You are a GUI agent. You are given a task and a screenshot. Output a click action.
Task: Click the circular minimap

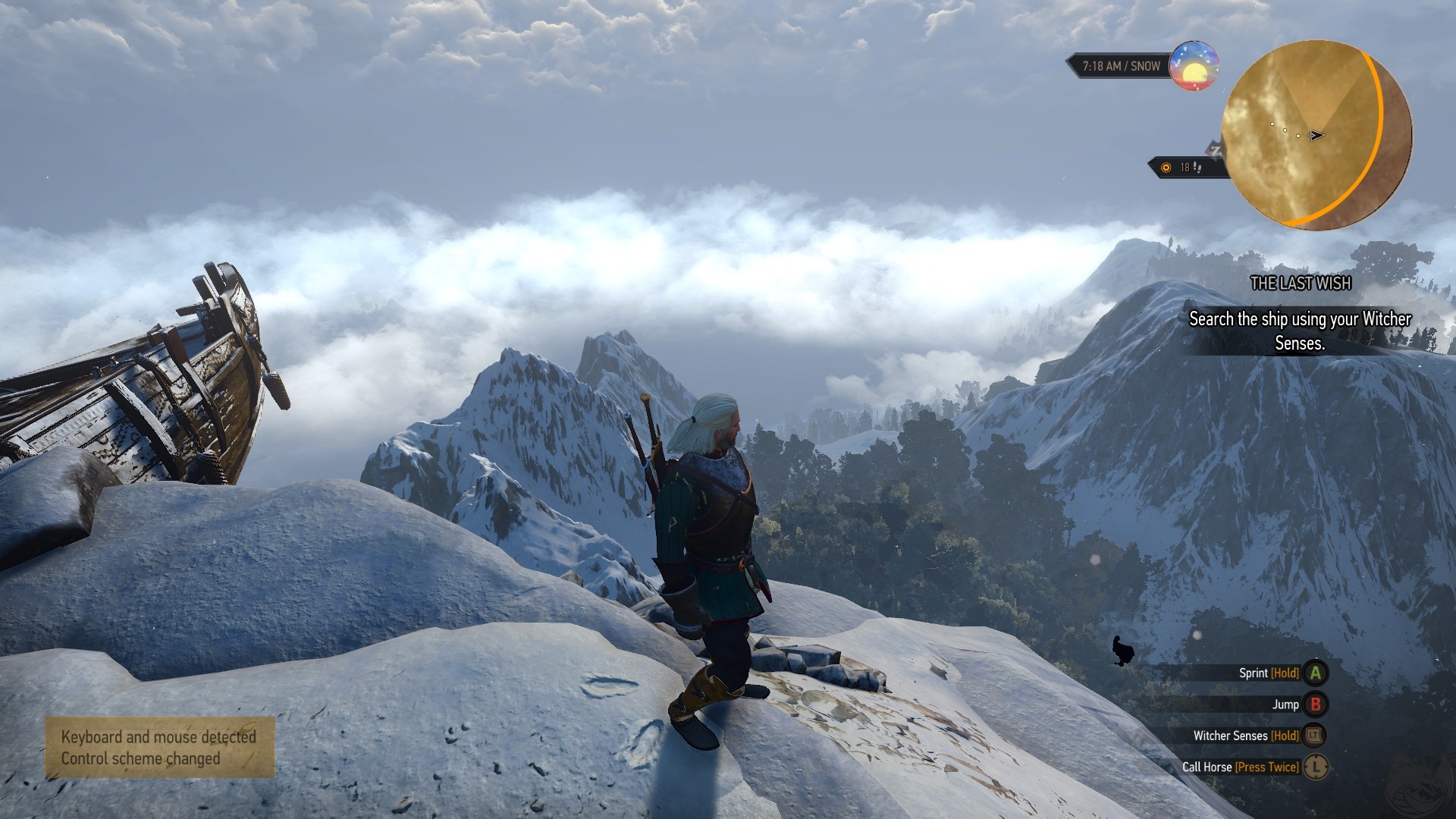(x=1316, y=135)
